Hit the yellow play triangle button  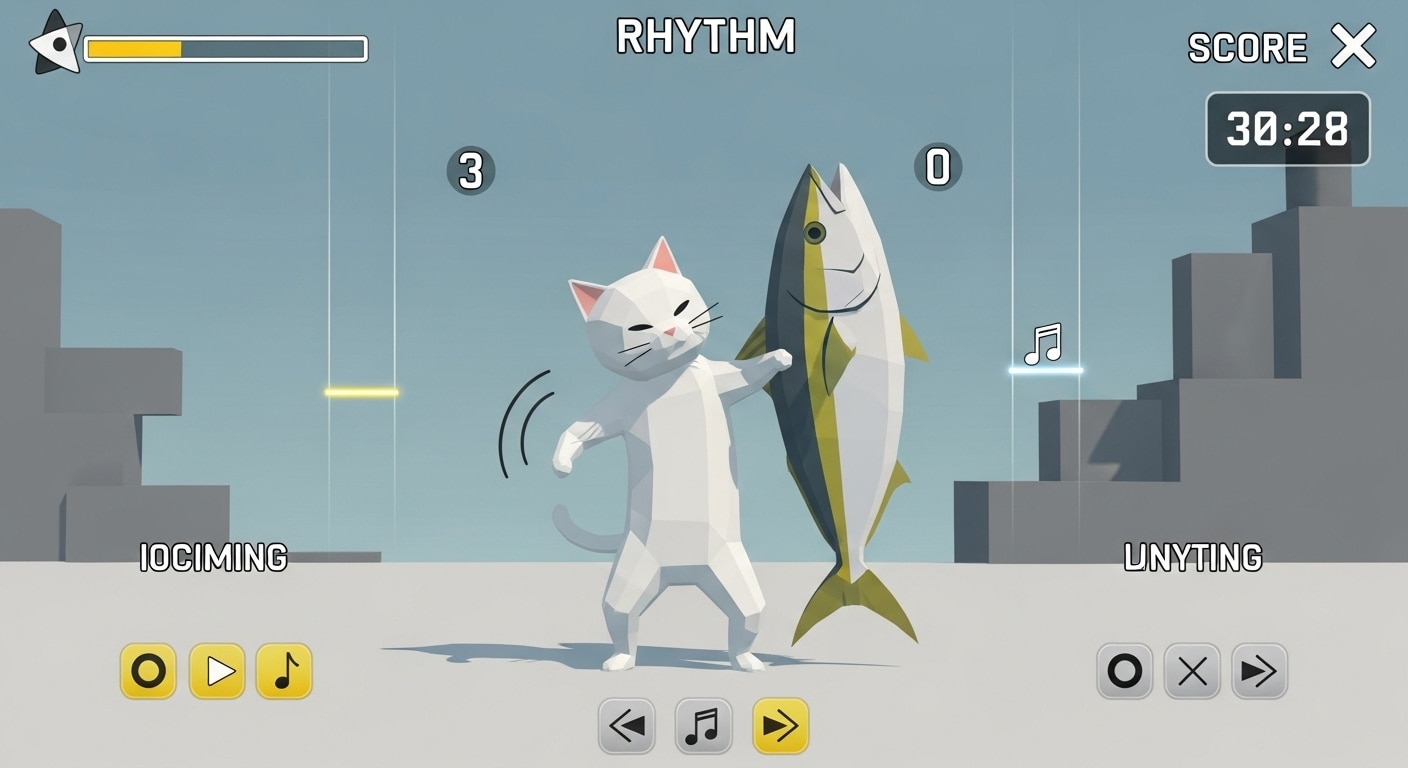(217, 671)
